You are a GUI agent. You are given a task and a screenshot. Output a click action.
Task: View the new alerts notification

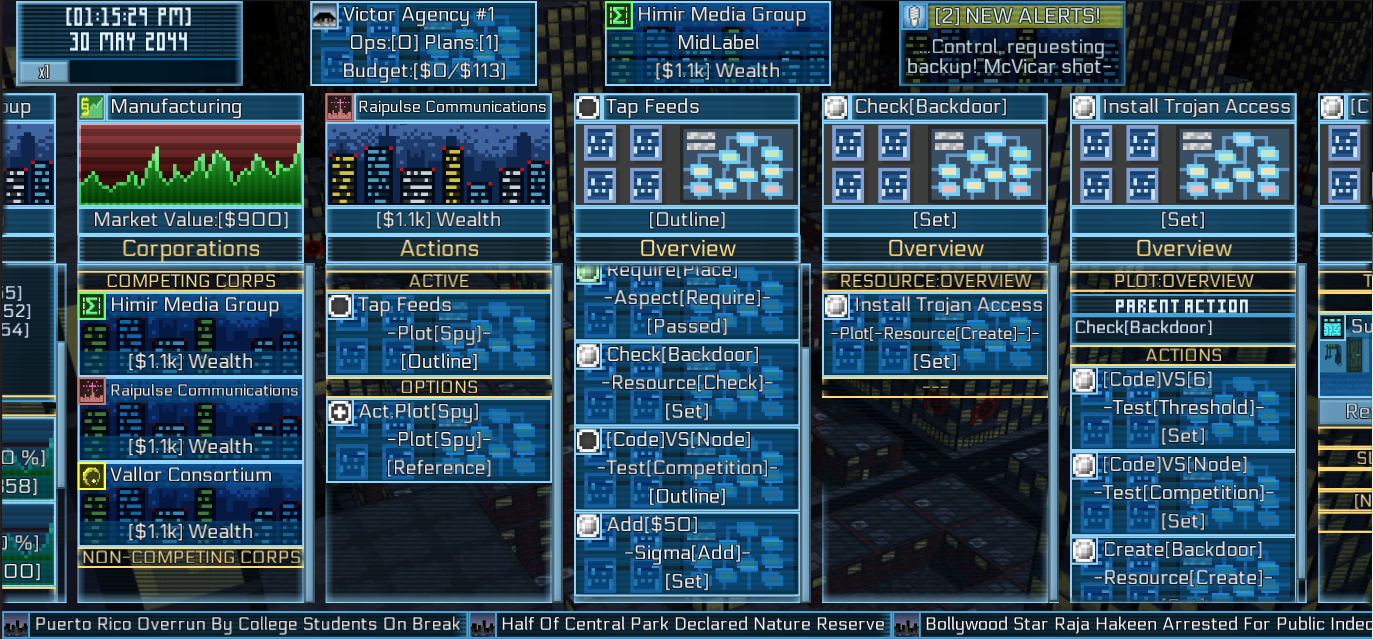point(1011,43)
